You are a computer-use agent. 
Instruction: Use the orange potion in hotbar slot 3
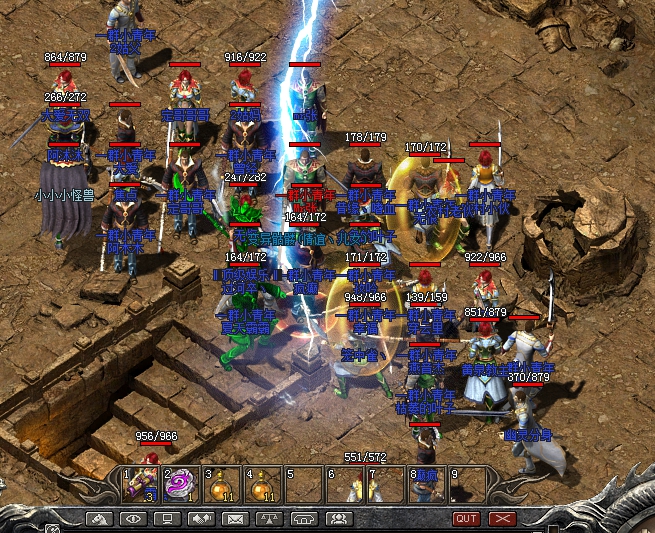click(222, 484)
